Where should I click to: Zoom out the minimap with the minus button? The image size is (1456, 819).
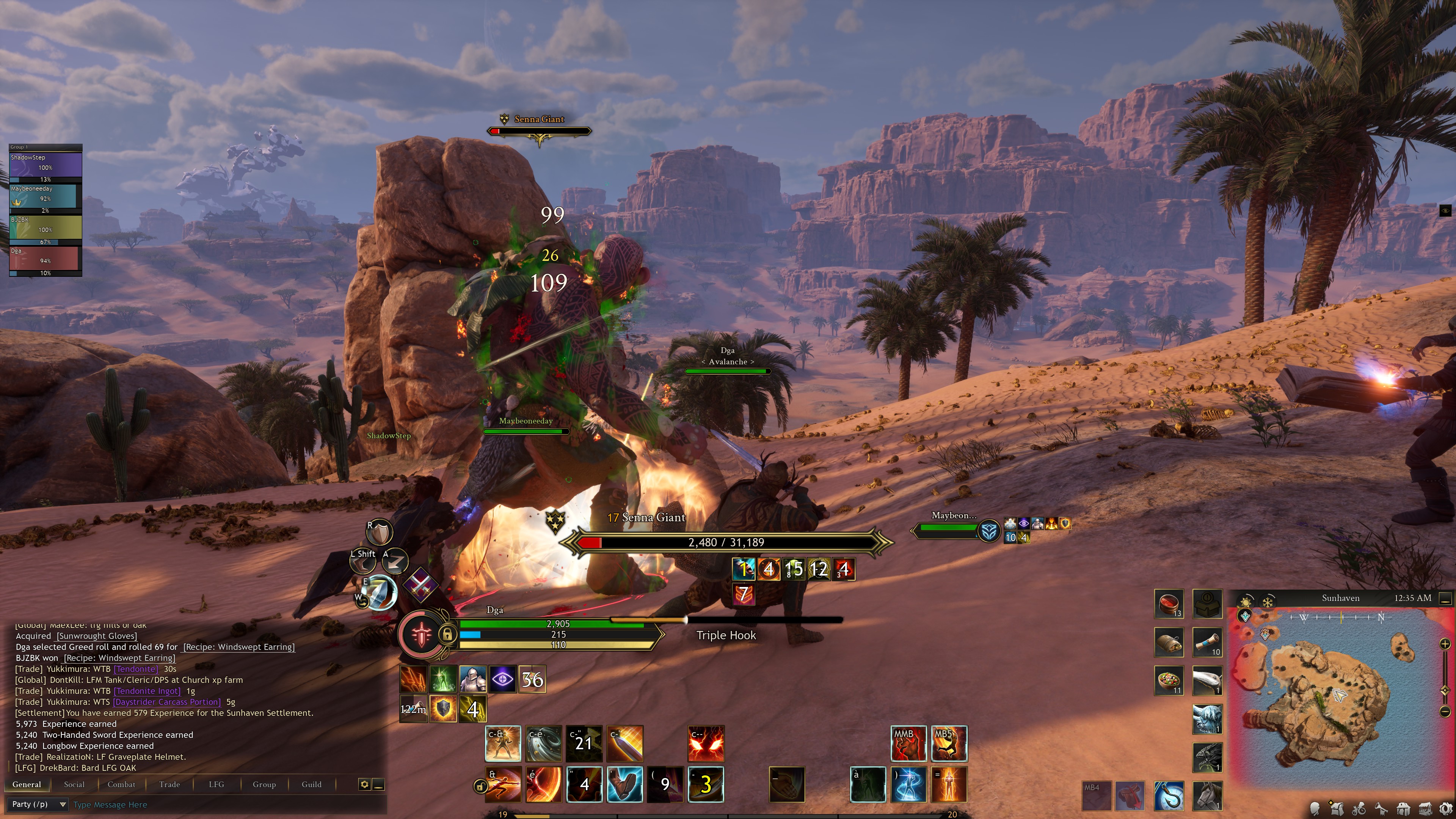pos(1445,711)
